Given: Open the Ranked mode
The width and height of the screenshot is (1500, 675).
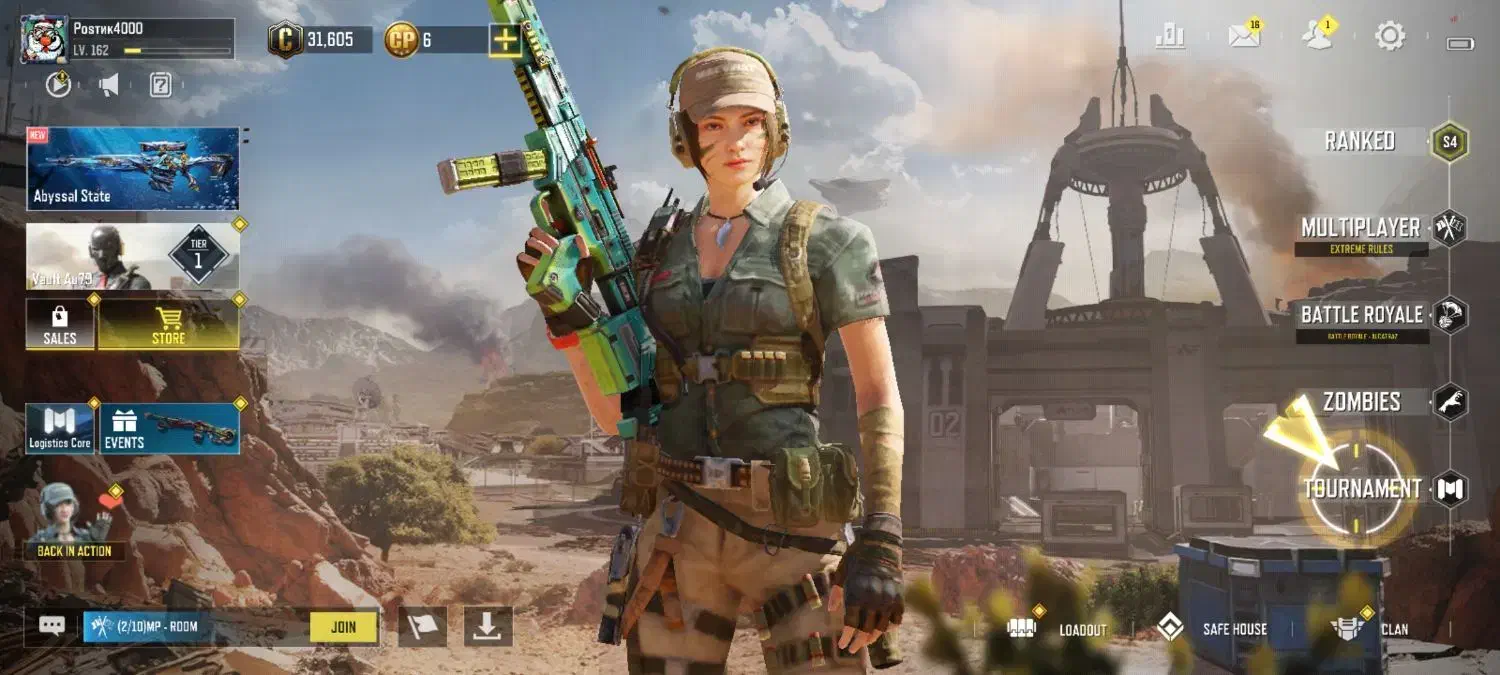Looking at the screenshot, I should 1360,141.
